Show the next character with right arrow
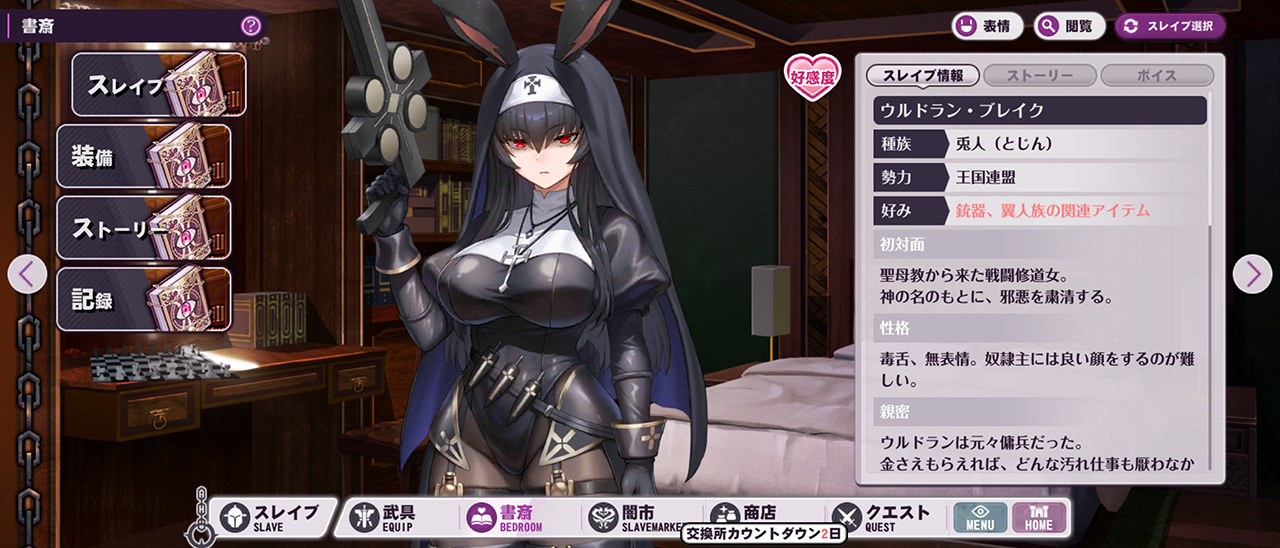Image resolution: width=1280 pixels, height=548 pixels. [1252, 274]
